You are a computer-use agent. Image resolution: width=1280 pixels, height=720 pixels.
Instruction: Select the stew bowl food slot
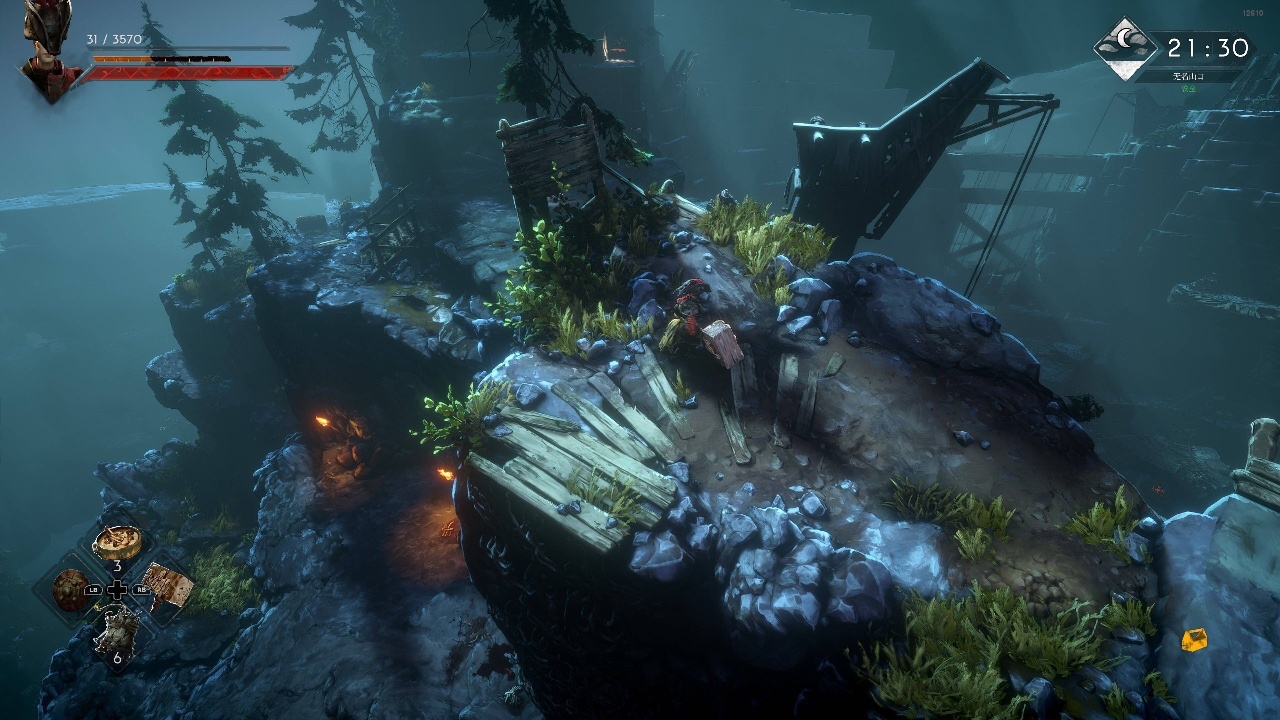click(x=117, y=543)
